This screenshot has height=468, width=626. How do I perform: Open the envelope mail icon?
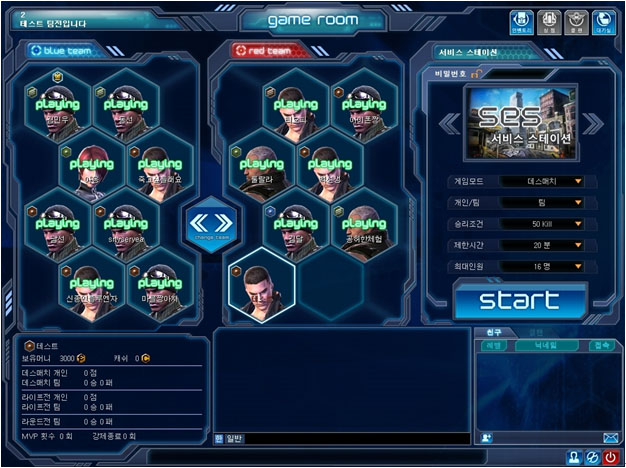click(x=610, y=438)
